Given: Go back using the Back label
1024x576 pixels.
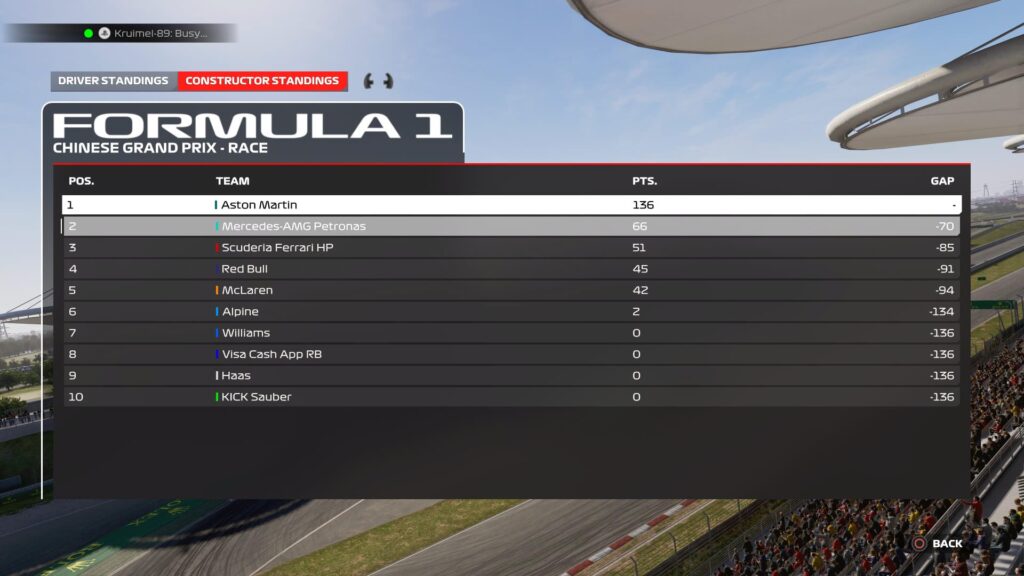Looking at the screenshot, I should [946, 544].
